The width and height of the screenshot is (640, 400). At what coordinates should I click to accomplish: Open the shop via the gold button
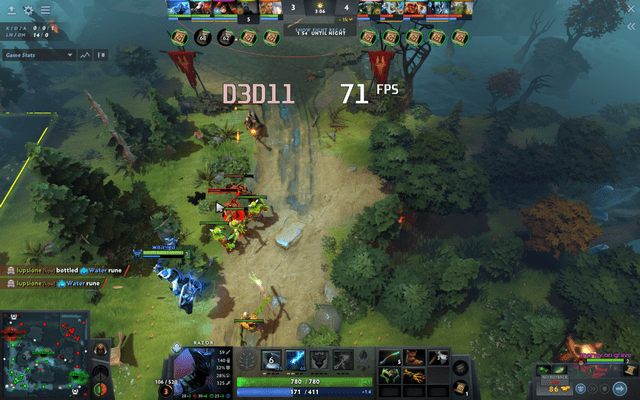pyautogui.click(x=559, y=386)
